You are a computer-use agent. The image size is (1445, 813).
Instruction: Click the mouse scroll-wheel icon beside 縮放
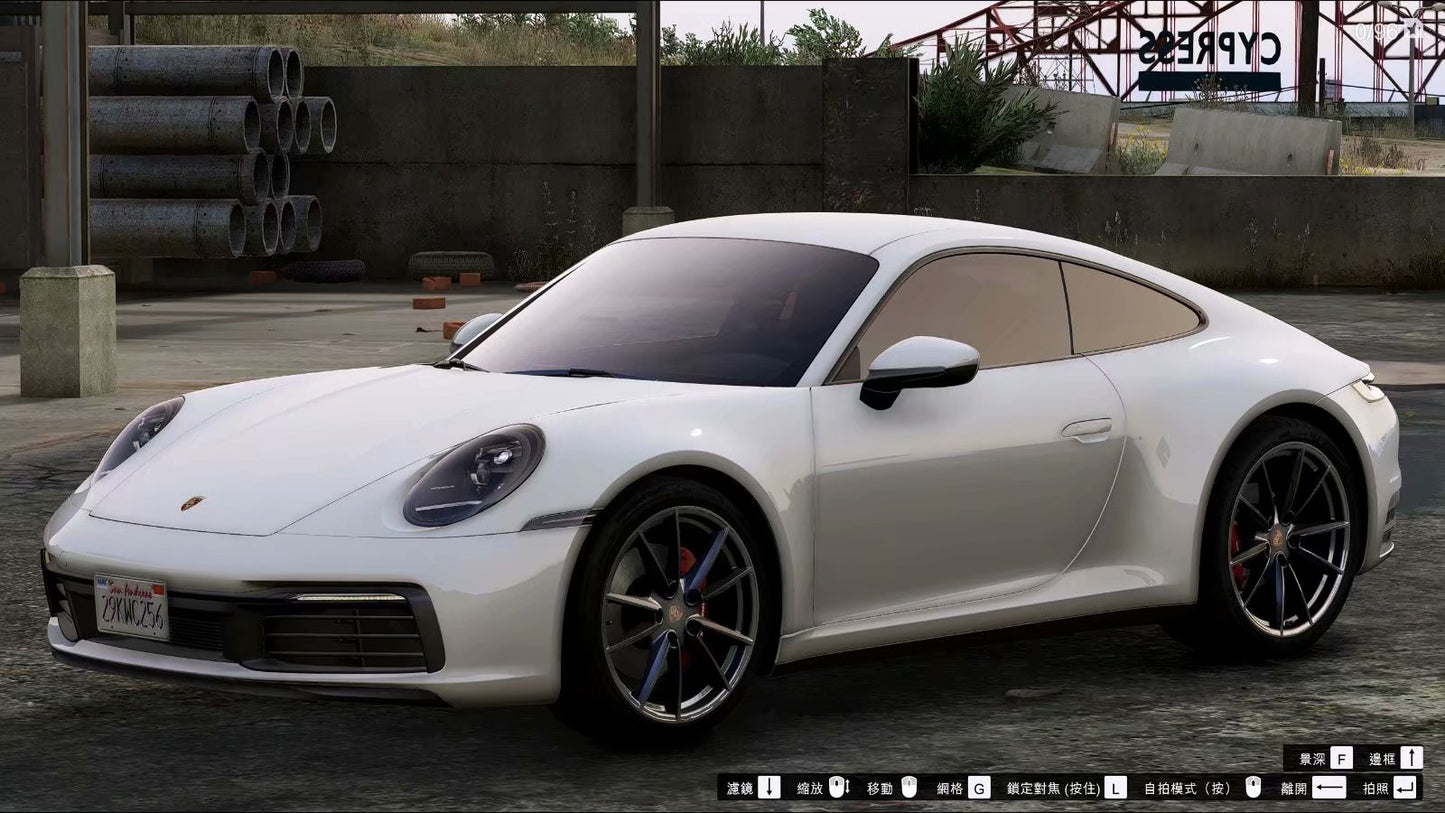(840, 786)
